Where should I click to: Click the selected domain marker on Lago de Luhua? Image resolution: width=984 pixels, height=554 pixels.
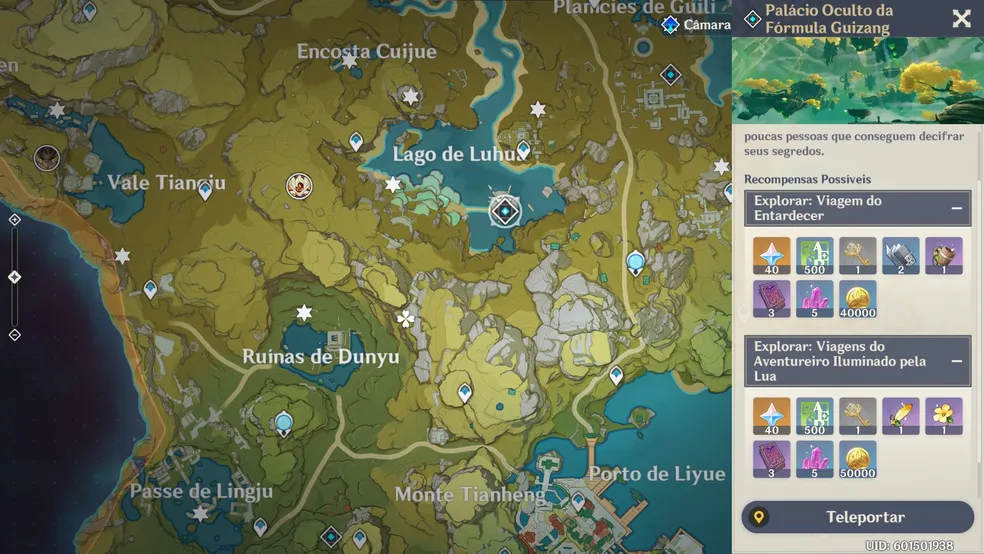(505, 211)
